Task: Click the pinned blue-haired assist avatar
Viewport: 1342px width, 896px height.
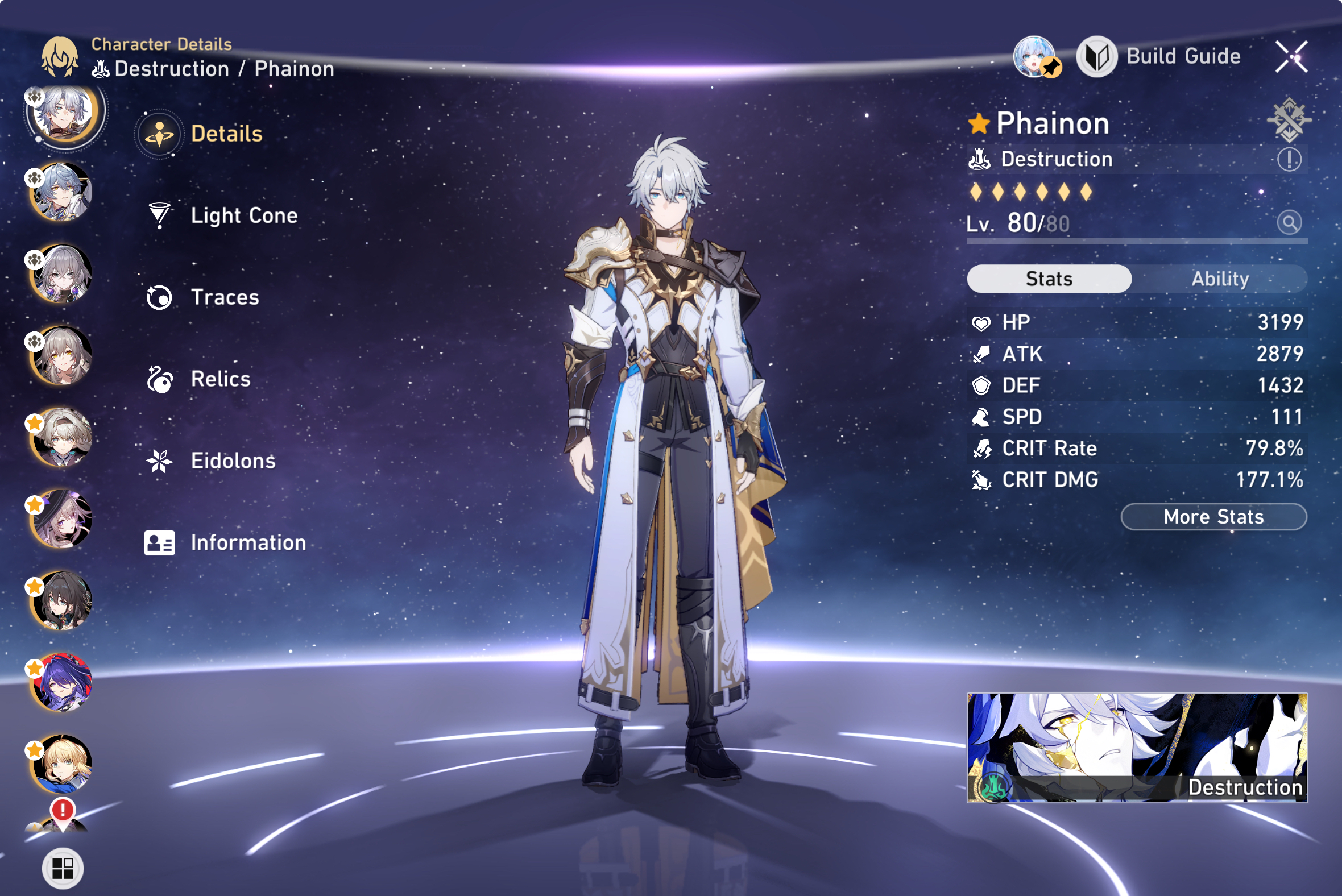Action: [x=1036, y=57]
